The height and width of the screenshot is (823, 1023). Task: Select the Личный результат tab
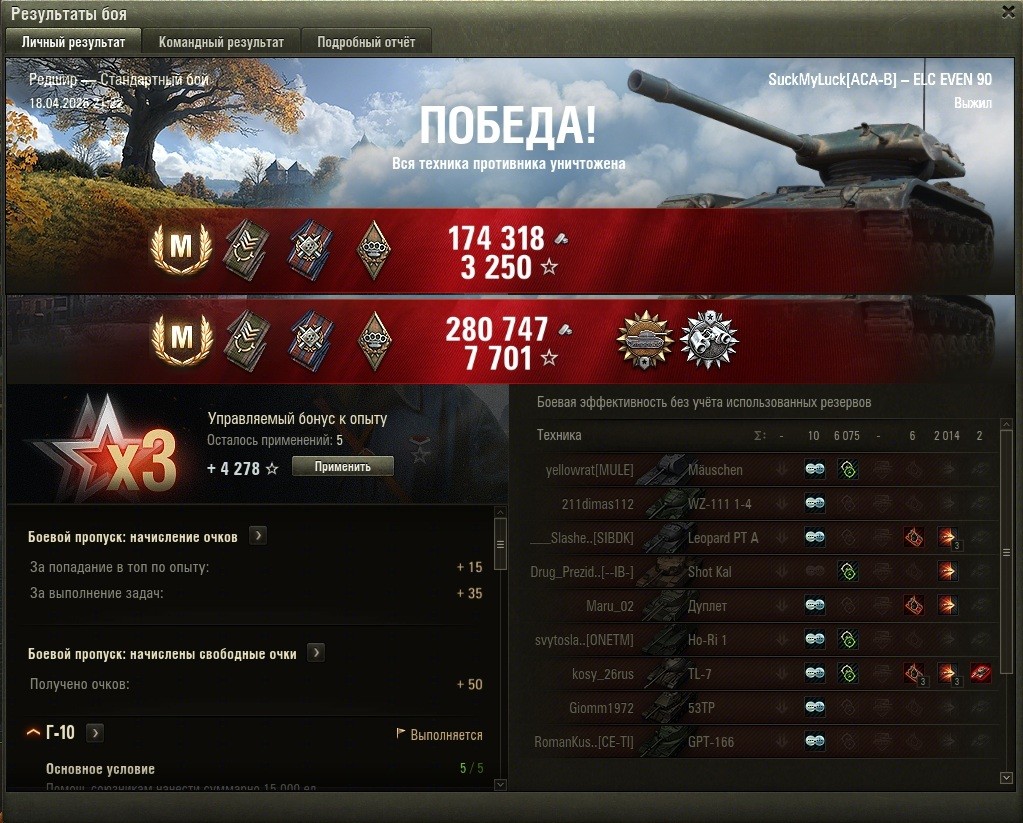(73, 42)
